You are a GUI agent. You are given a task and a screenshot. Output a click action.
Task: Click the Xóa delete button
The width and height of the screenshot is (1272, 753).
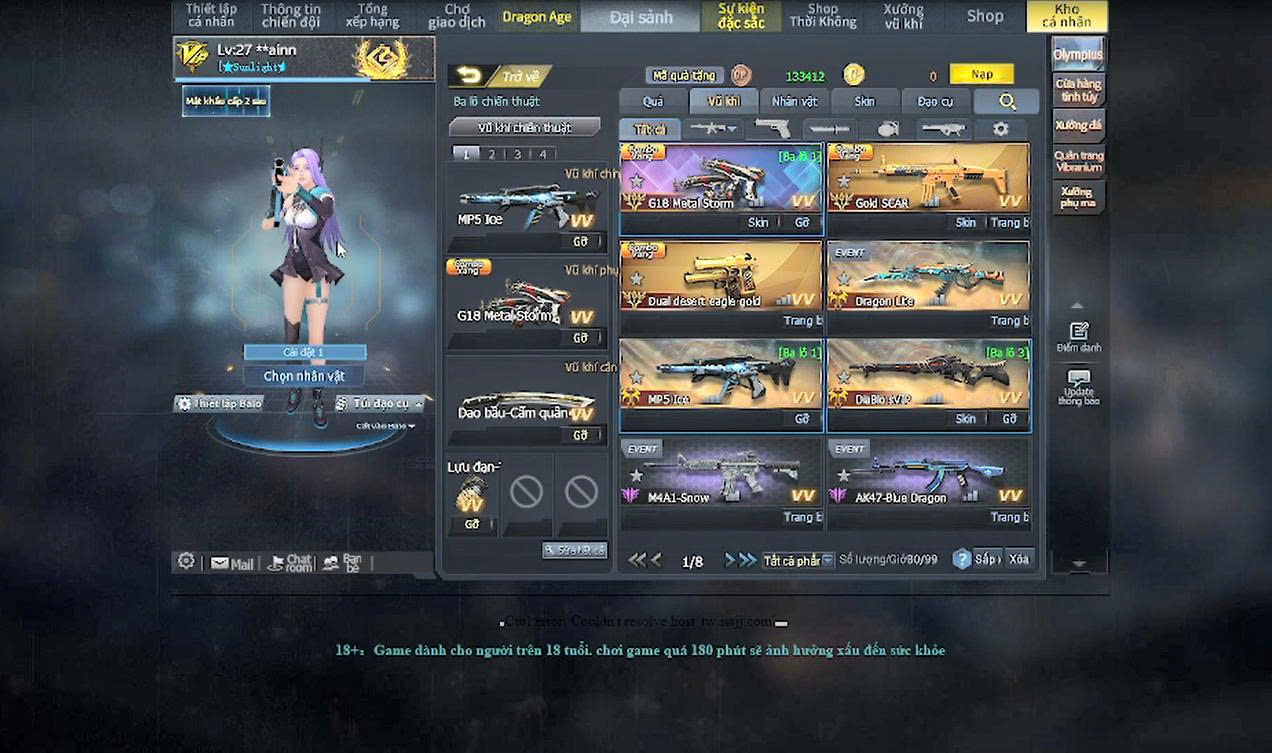(1018, 559)
